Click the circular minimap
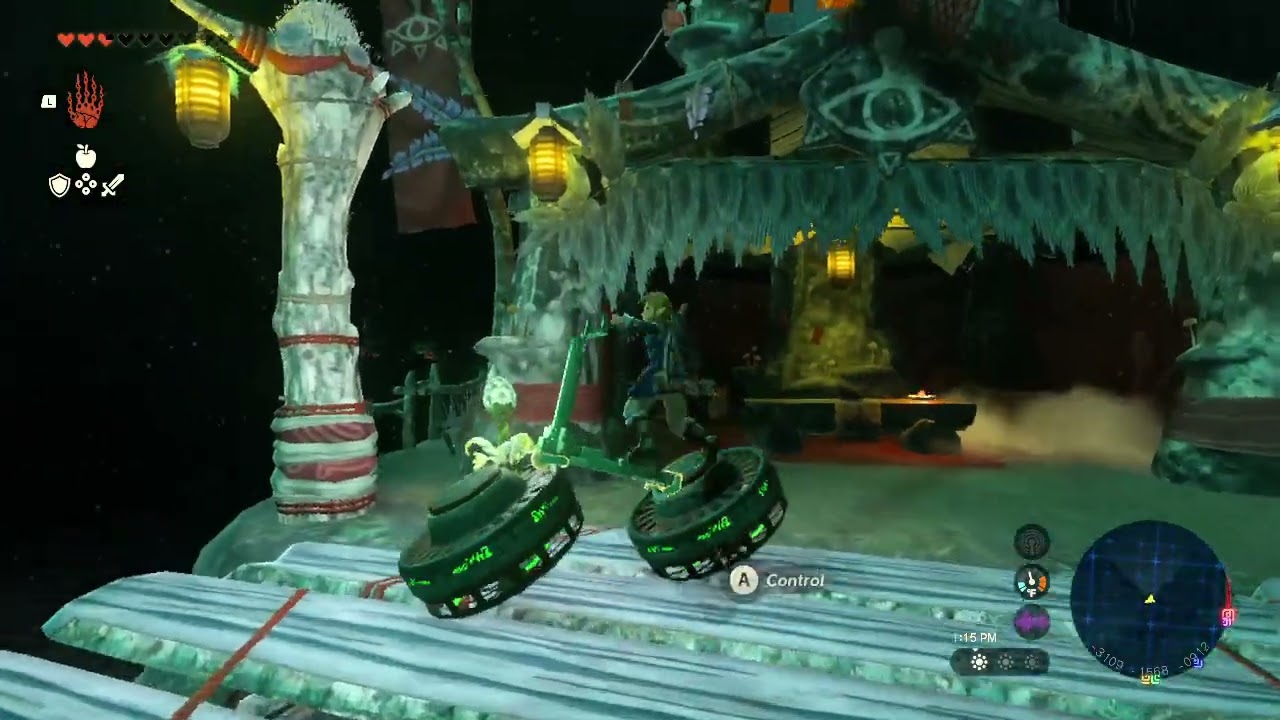1280x720 pixels. (1149, 599)
